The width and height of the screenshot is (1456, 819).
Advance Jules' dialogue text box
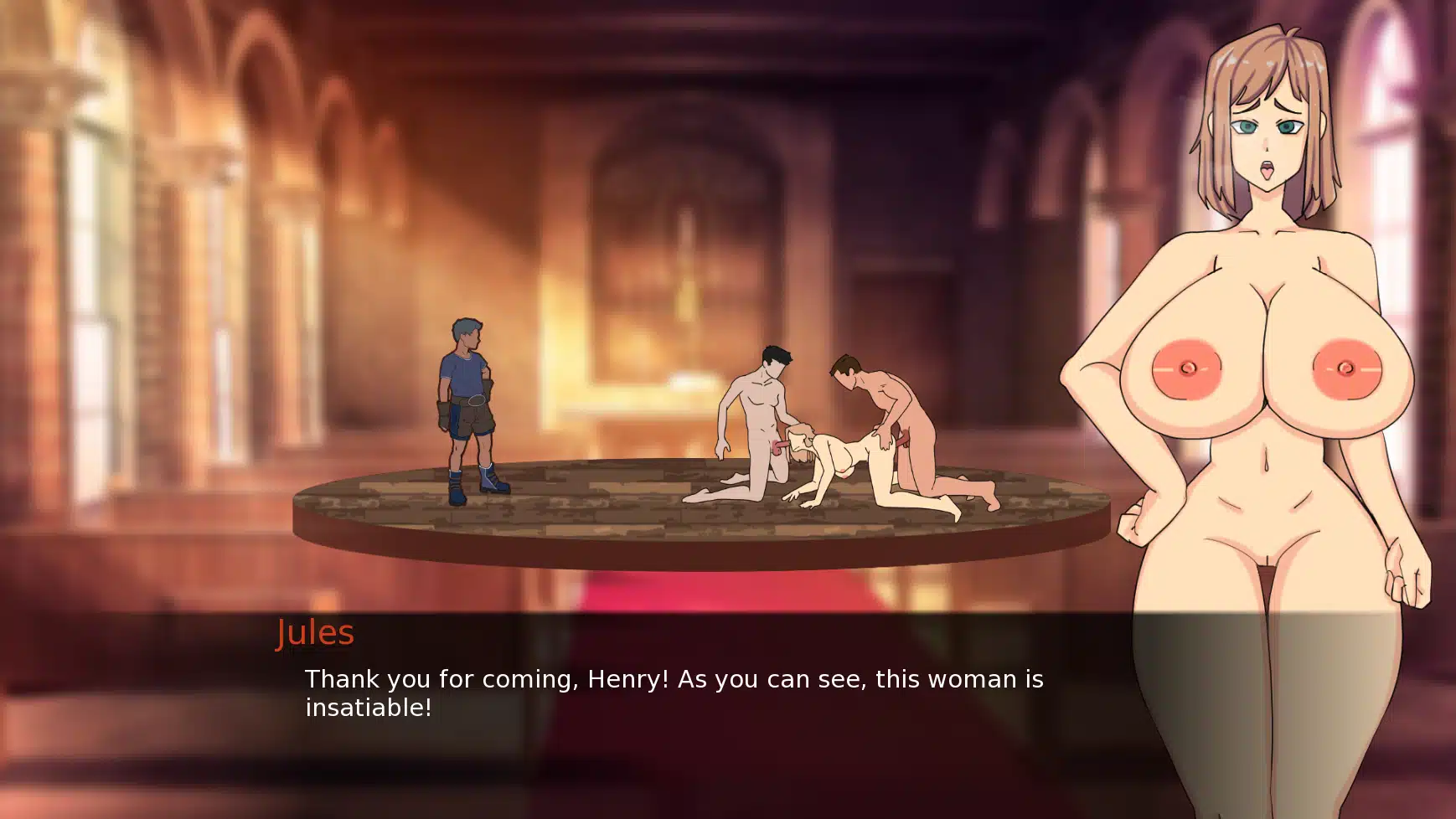click(x=674, y=693)
